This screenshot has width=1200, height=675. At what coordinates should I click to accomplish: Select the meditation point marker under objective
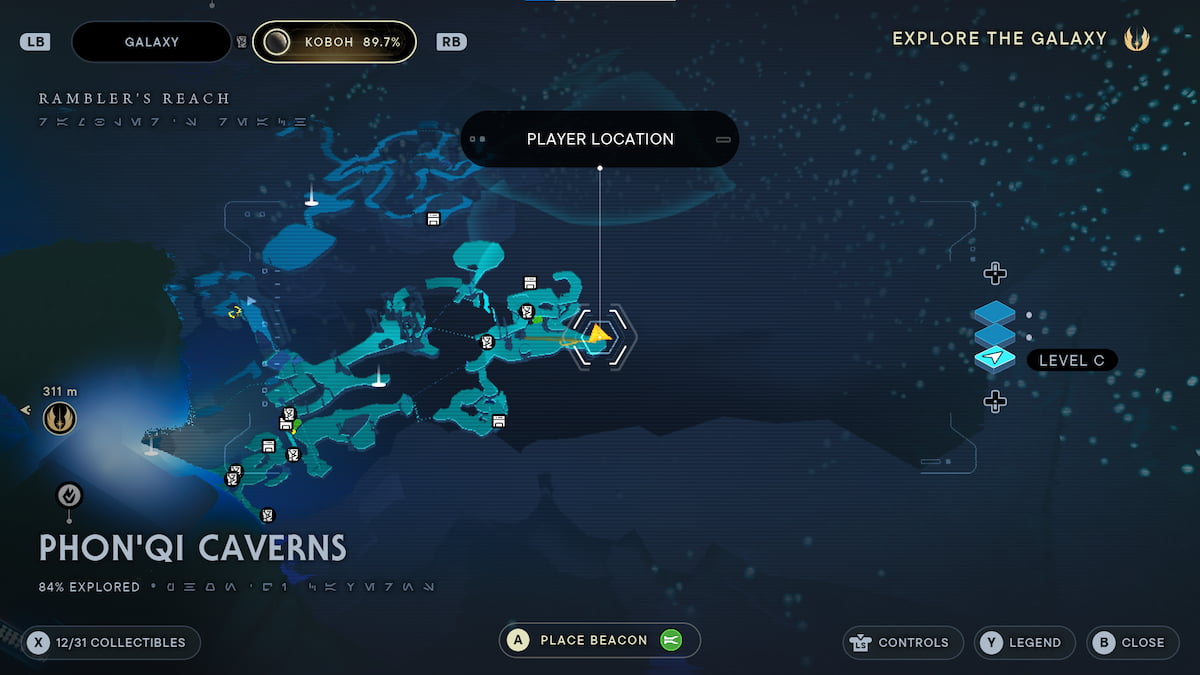[69, 494]
